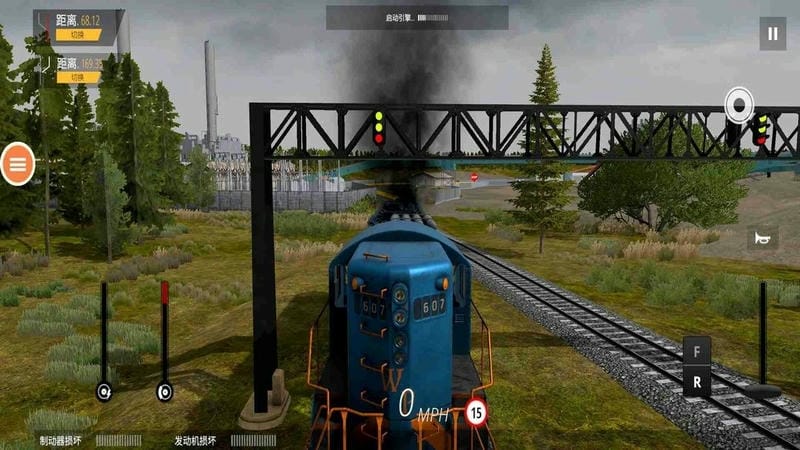
Task: Click the 切换 button under distance 169.35
Action: pyautogui.click(x=78, y=77)
